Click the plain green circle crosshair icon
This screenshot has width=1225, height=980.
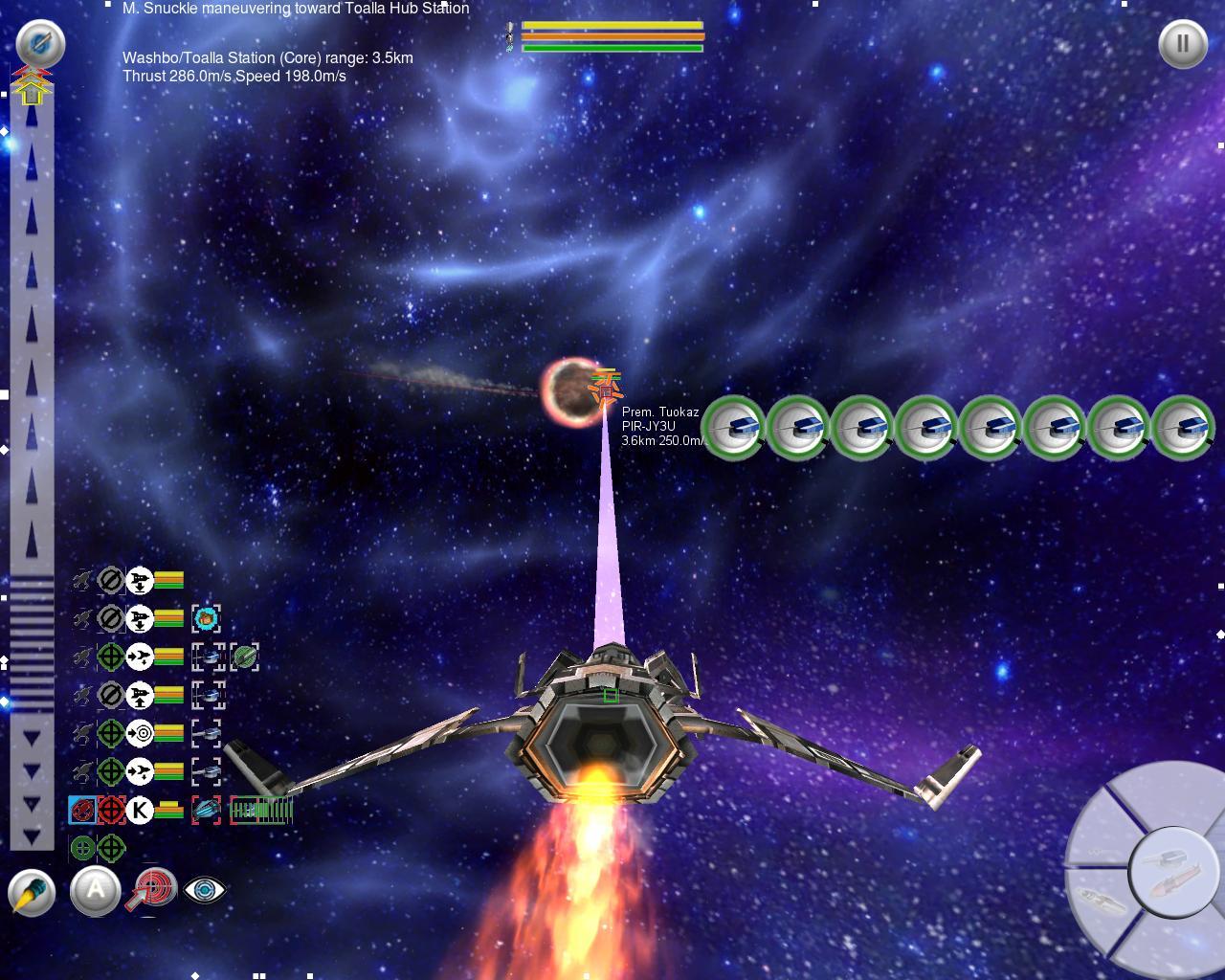point(82,848)
